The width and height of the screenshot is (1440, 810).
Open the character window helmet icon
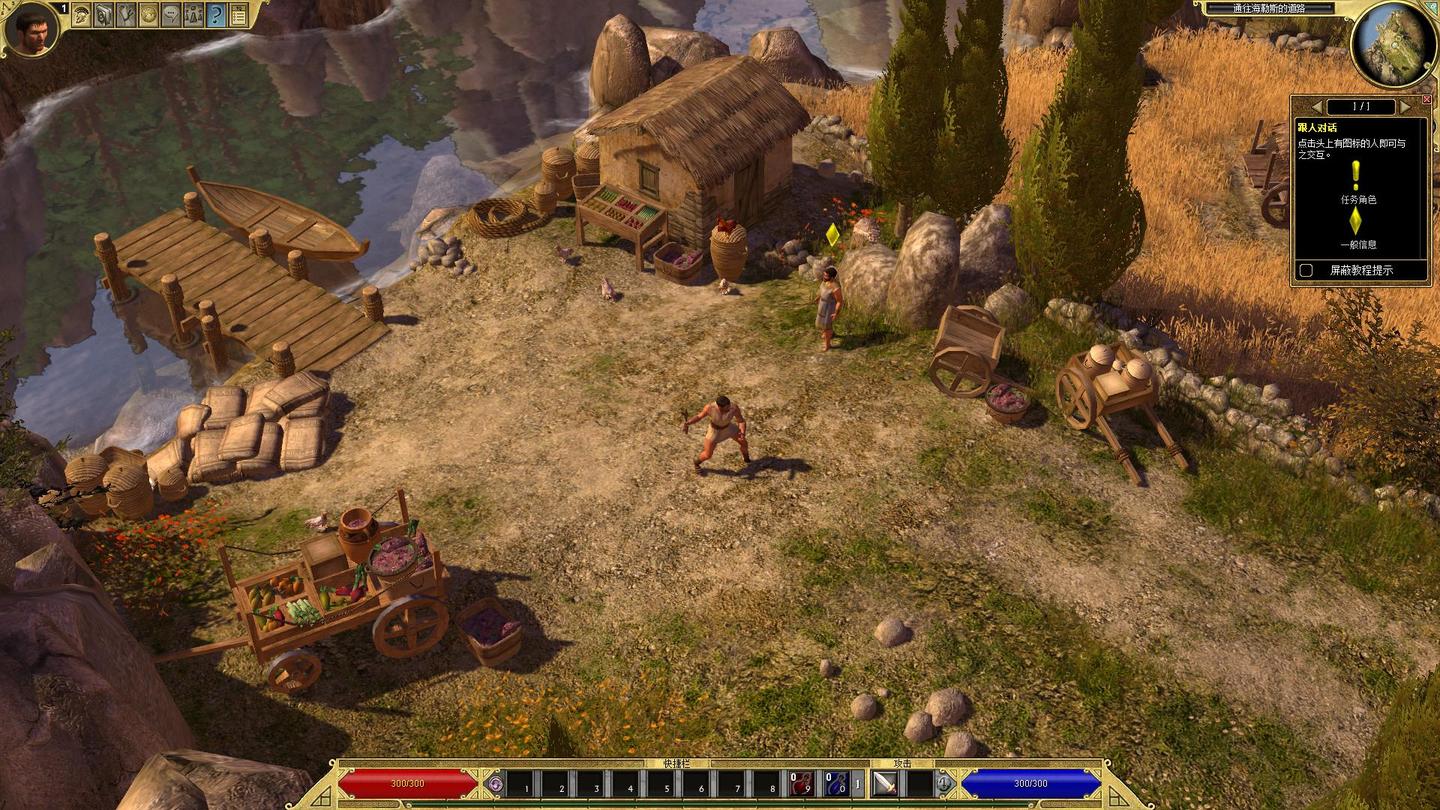(81, 14)
